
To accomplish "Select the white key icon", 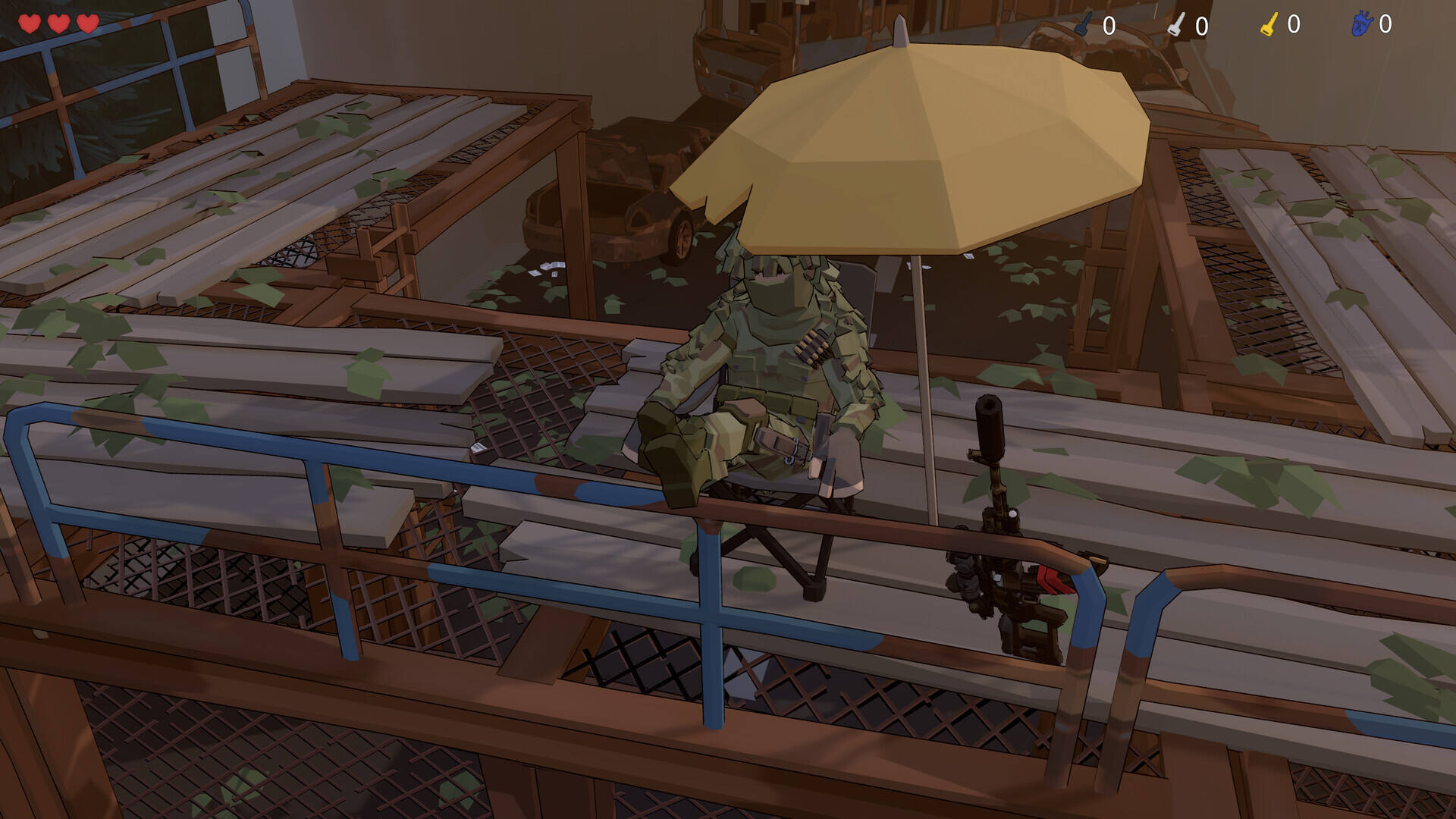I will [1175, 25].
